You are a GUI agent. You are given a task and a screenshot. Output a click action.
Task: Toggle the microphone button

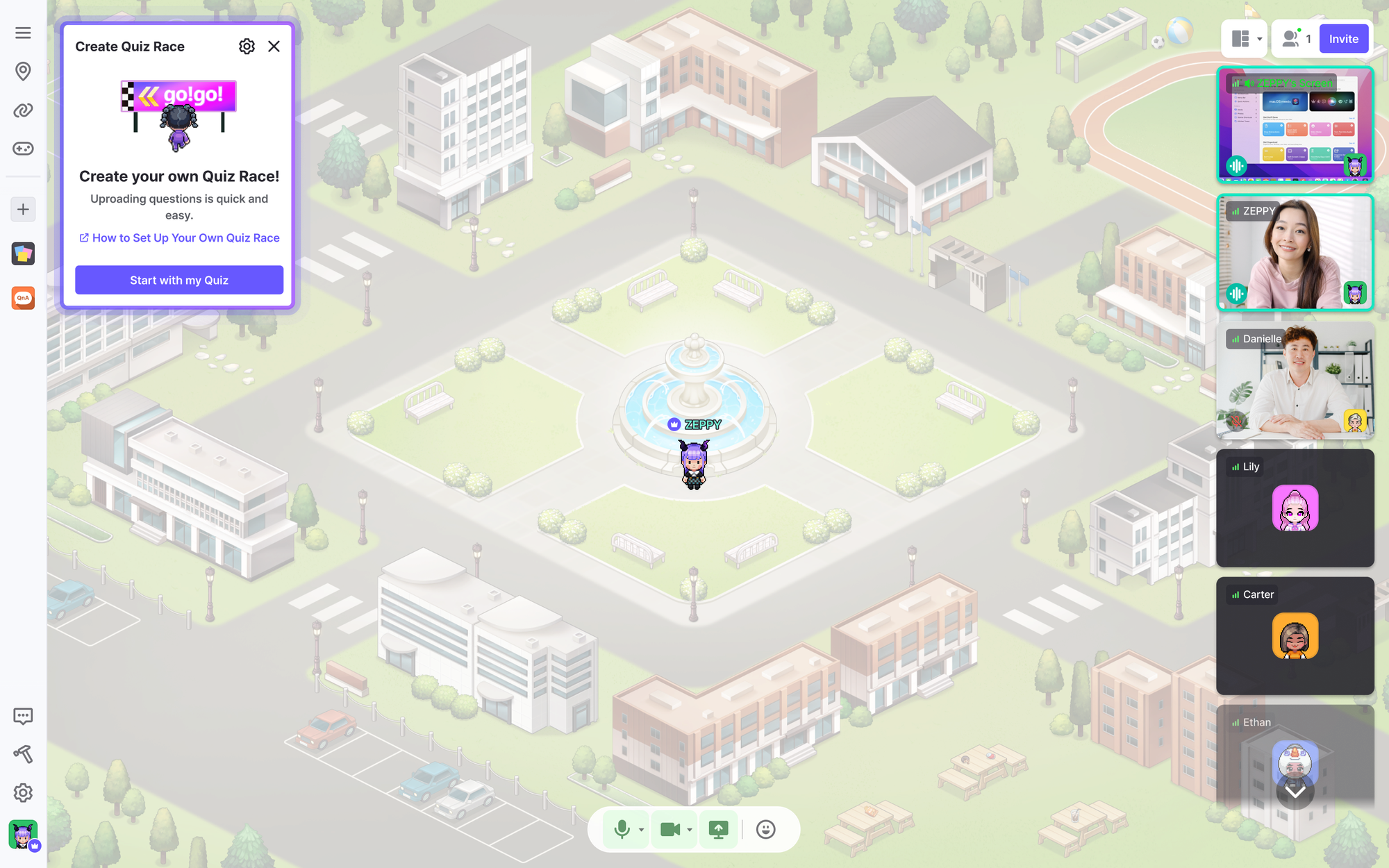click(x=622, y=829)
